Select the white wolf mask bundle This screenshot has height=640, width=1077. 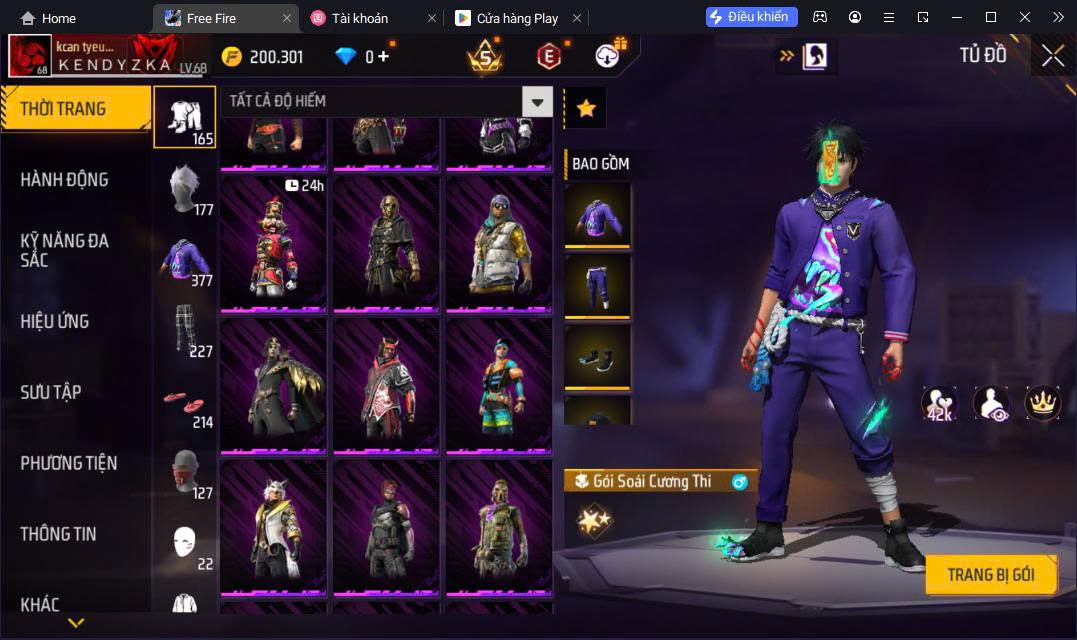click(273, 526)
